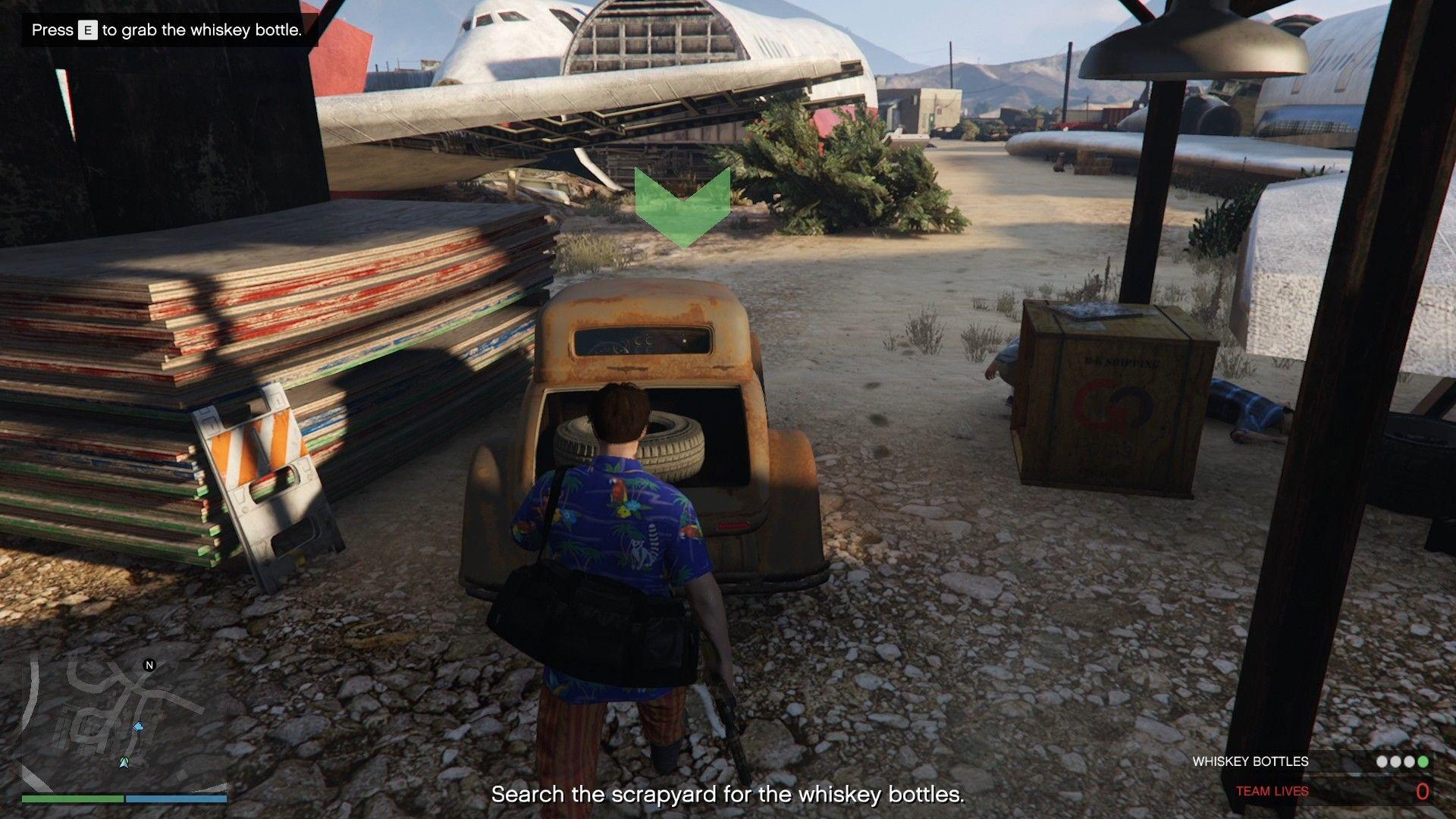Toggle the third whiskey bottle collection dot

1409,761
